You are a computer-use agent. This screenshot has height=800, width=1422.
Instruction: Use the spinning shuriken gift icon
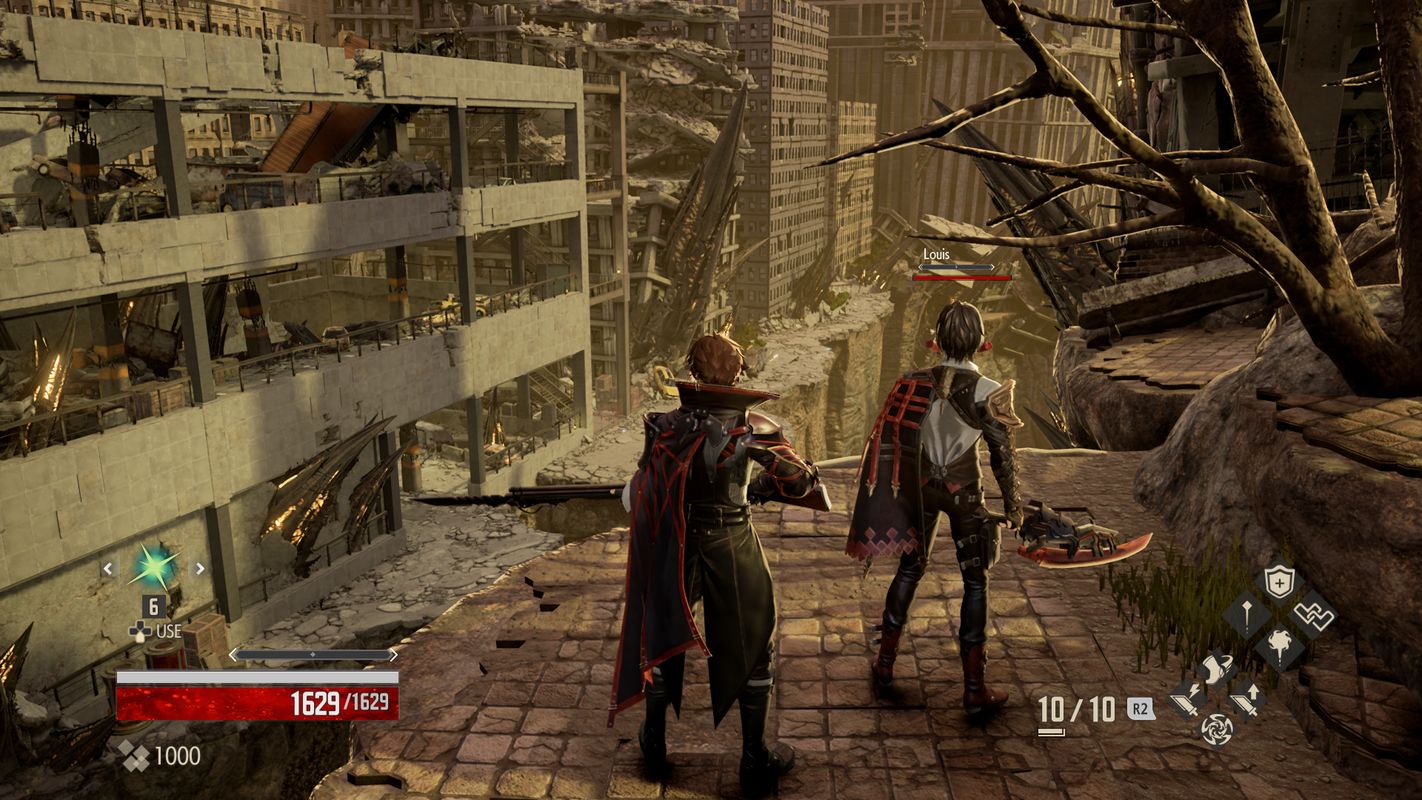point(1216,730)
